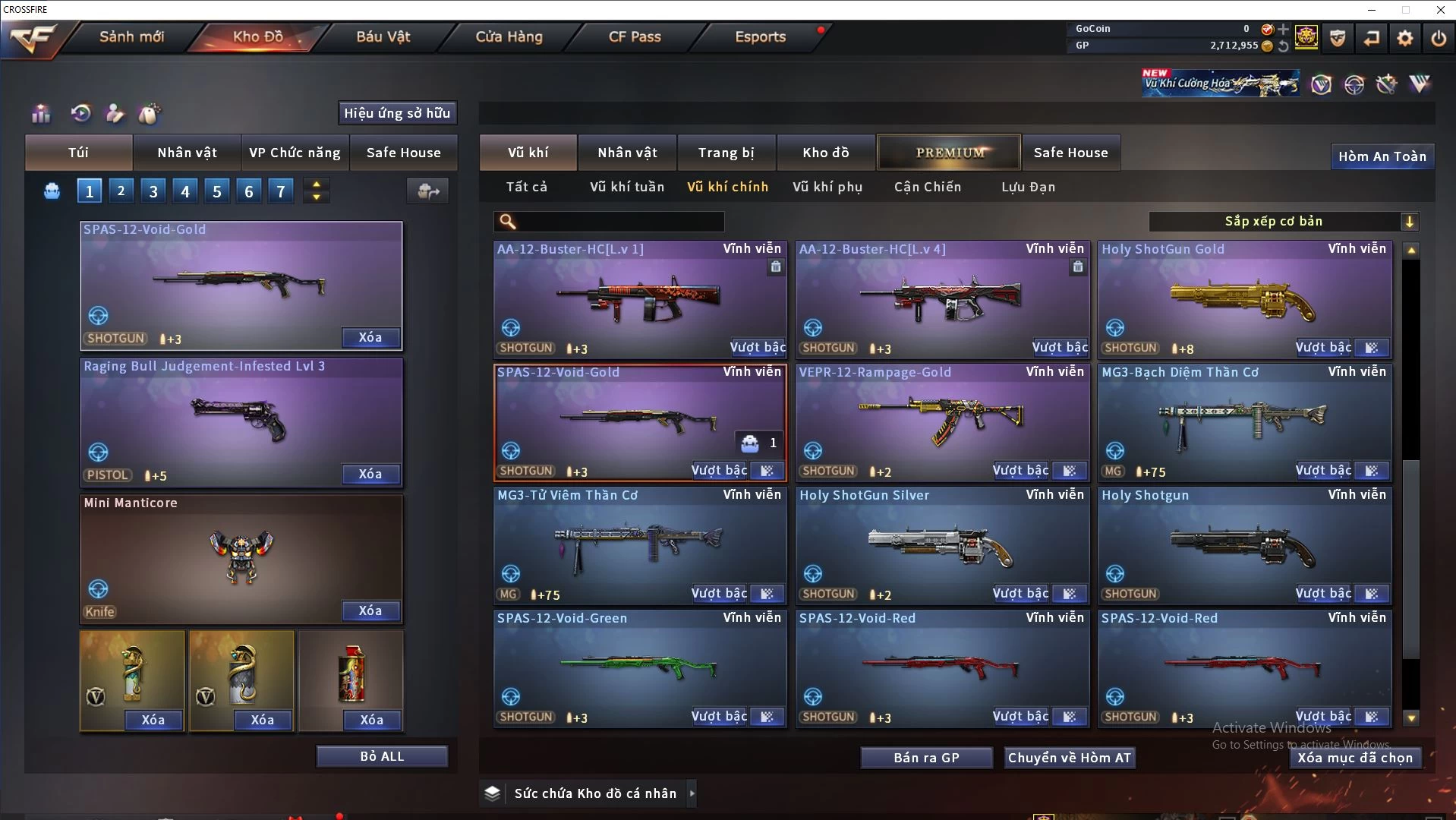Image resolution: width=1456 pixels, height=820 pixels.
Task: Open the Sảnh mới lobby menu
Action: pos(131,36)
